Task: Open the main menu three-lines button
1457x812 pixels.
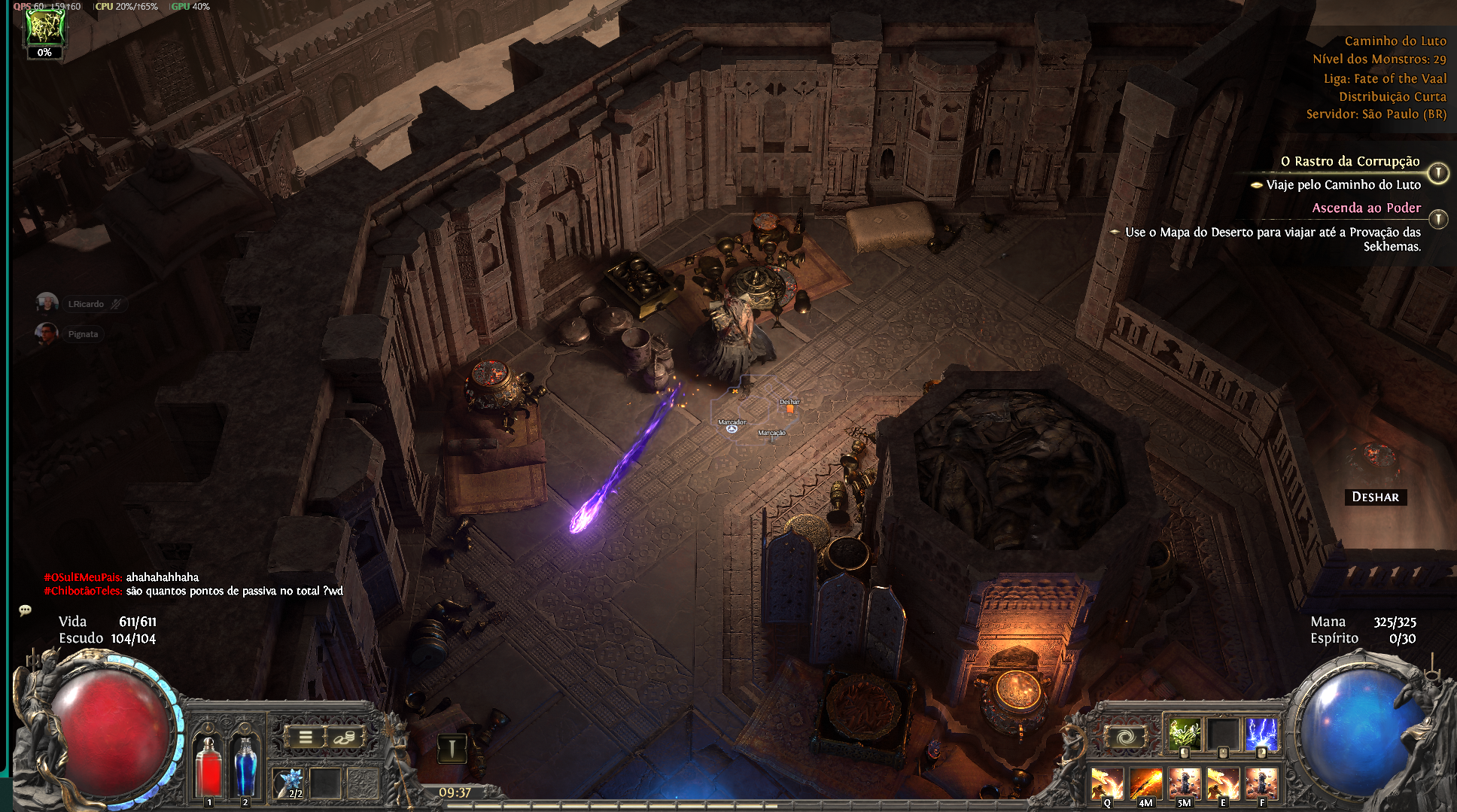Action: tap(306, 737)
